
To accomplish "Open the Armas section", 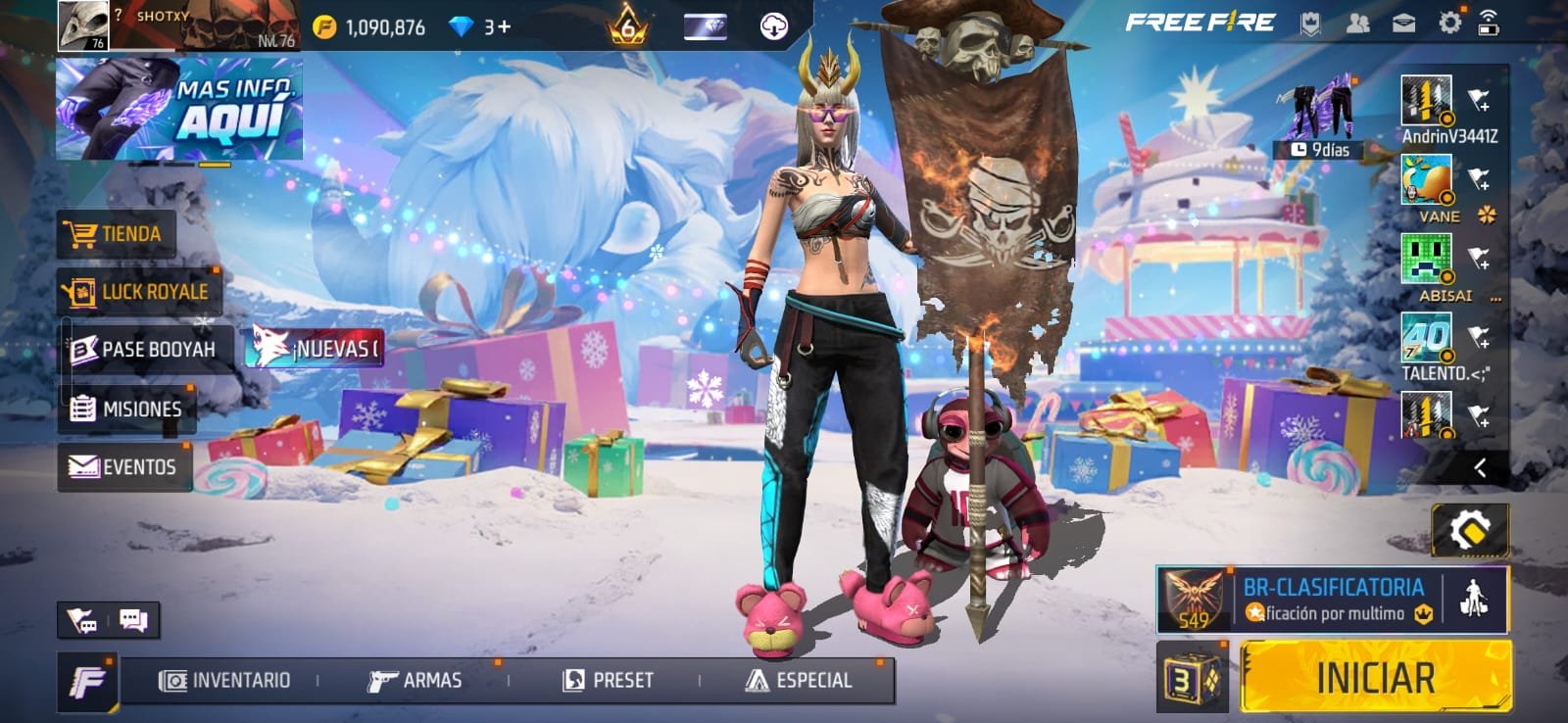I will coord(415,680).
